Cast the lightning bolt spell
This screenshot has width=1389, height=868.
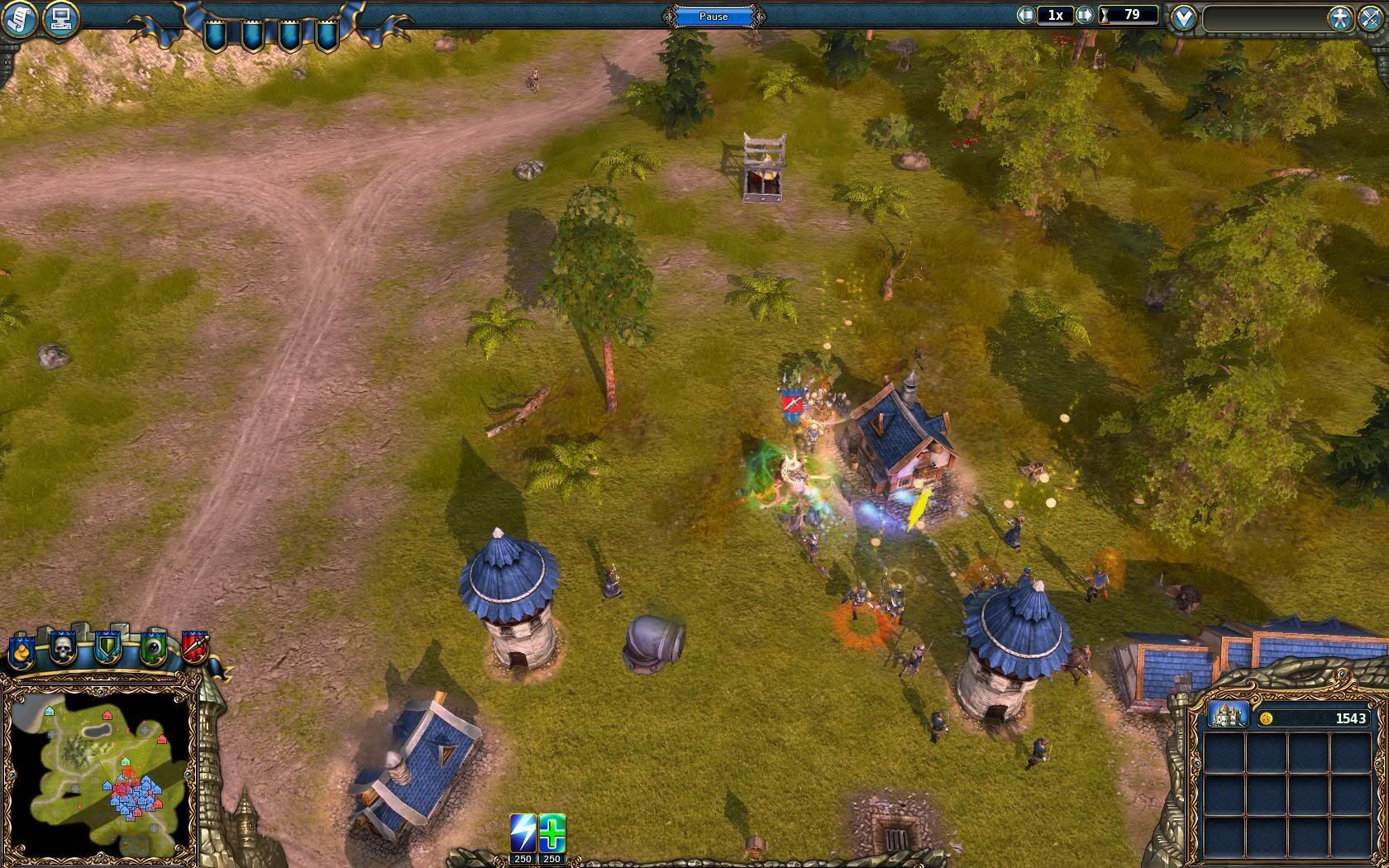click(x=523, y=832)
